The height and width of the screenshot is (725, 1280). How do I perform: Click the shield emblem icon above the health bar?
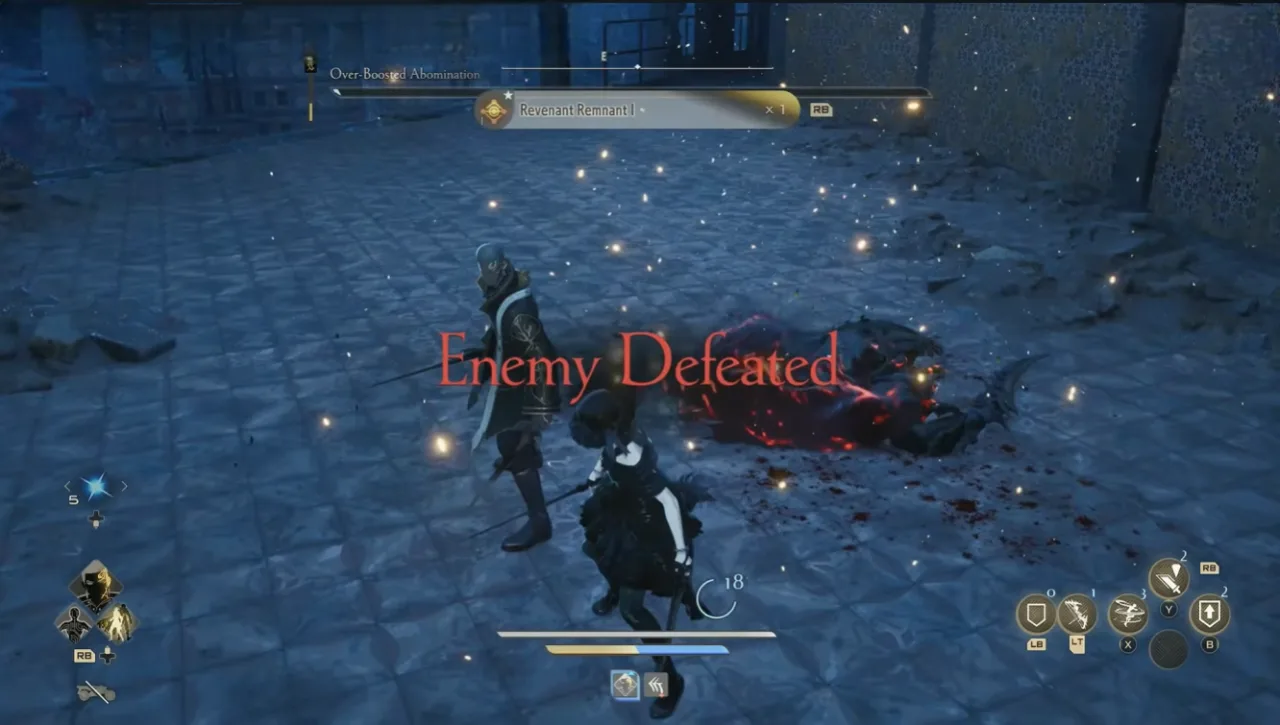point(625,685)
